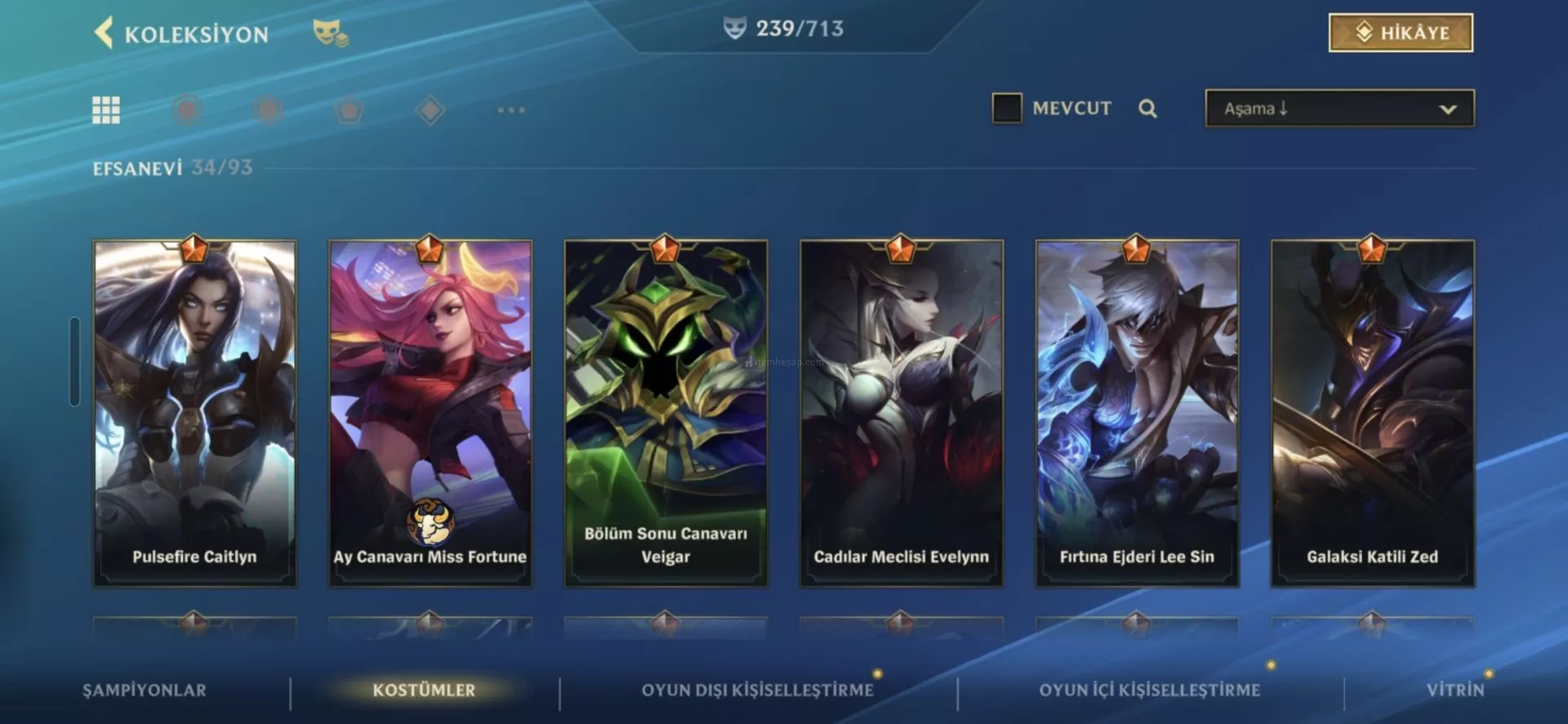
Task: Click the yellow masks and coins icon
Action: [330, 34]
